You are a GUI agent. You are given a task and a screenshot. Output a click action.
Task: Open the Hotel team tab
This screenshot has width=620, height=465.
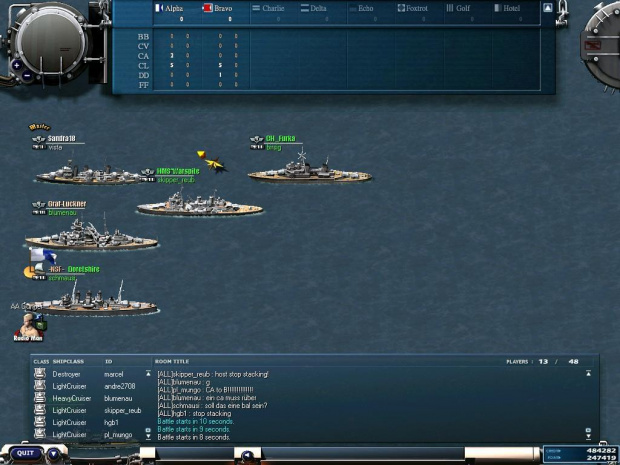click(x=511, y=8)
